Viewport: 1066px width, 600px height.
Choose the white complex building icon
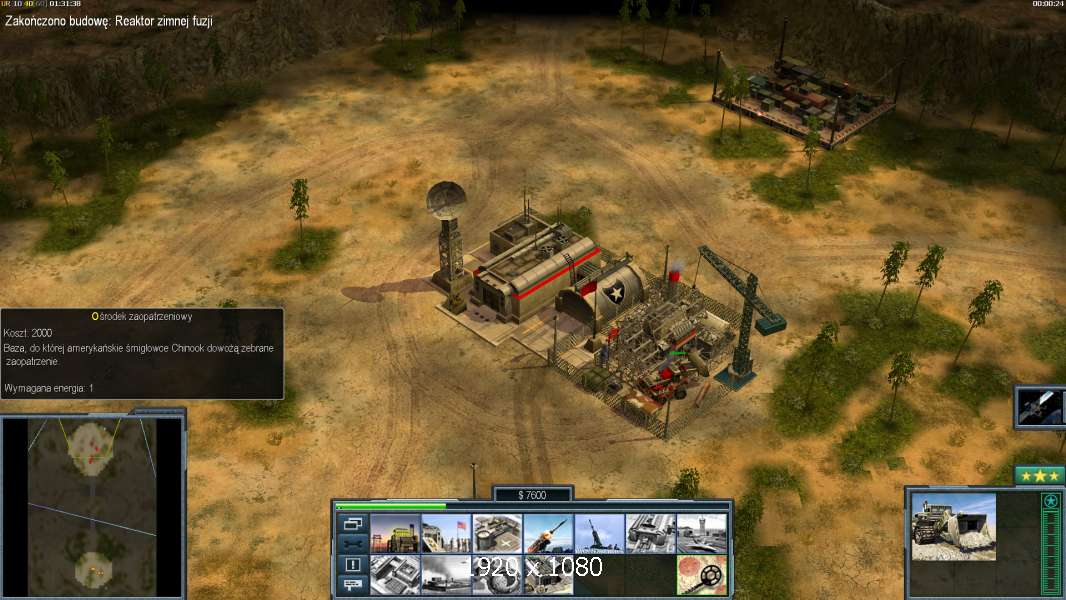[x=394, y=575]
